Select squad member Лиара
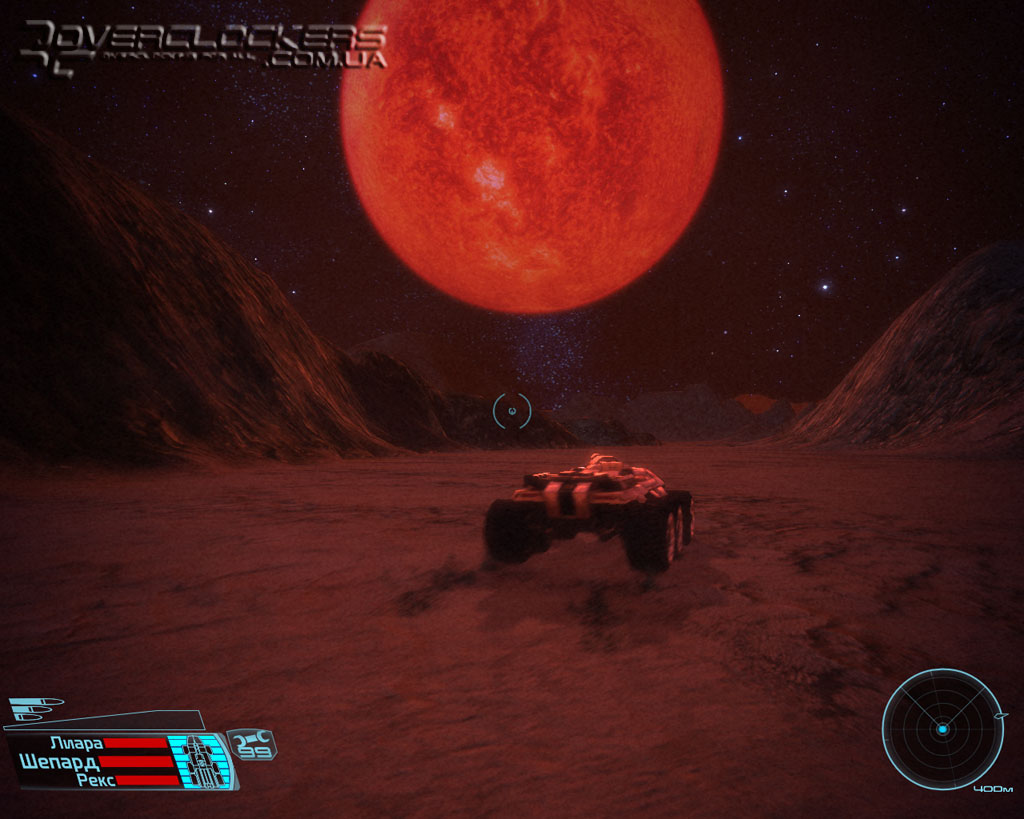The width and height of the screenshot is (1024, 819). click(77, 743)
